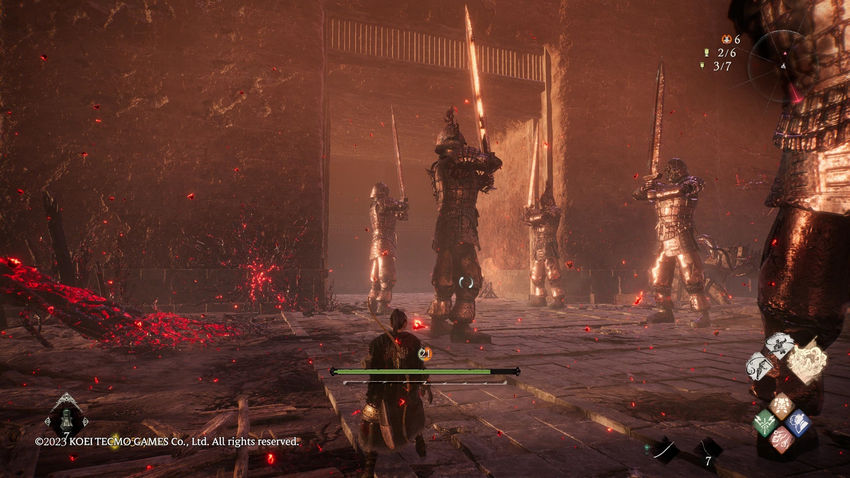Screen dimensions: 850x478
Task: Trigger the tan earth-phase wizardry spell
Action: point(781,406)
